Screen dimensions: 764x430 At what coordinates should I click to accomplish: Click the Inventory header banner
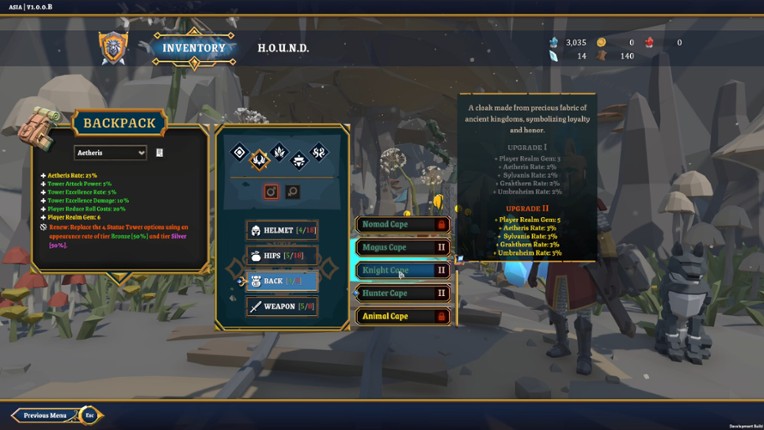coord(194,48)
